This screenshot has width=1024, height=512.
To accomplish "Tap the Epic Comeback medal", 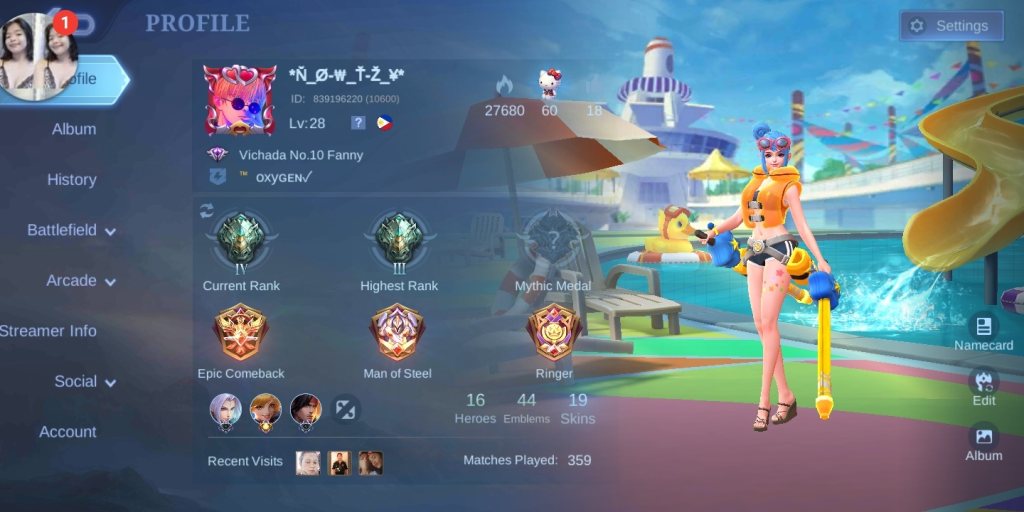I will click(241, 334).
